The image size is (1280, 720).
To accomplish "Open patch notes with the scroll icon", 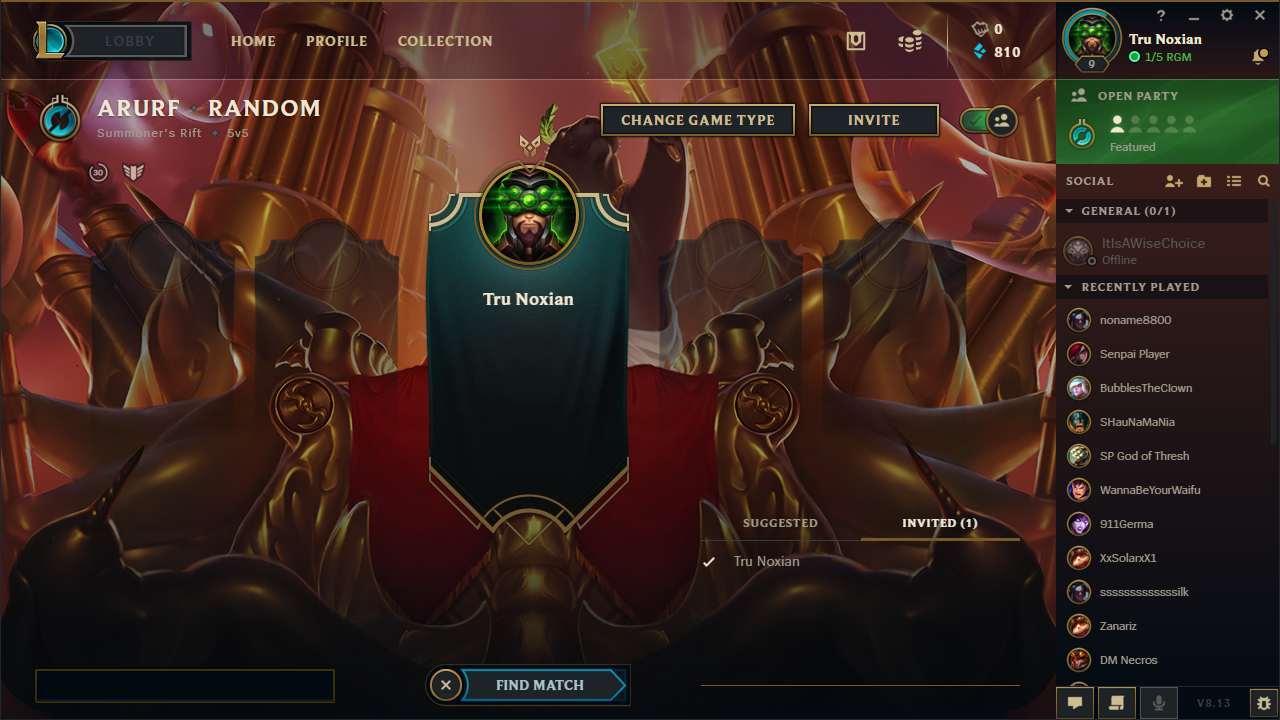I will (x=1117, y=702).
